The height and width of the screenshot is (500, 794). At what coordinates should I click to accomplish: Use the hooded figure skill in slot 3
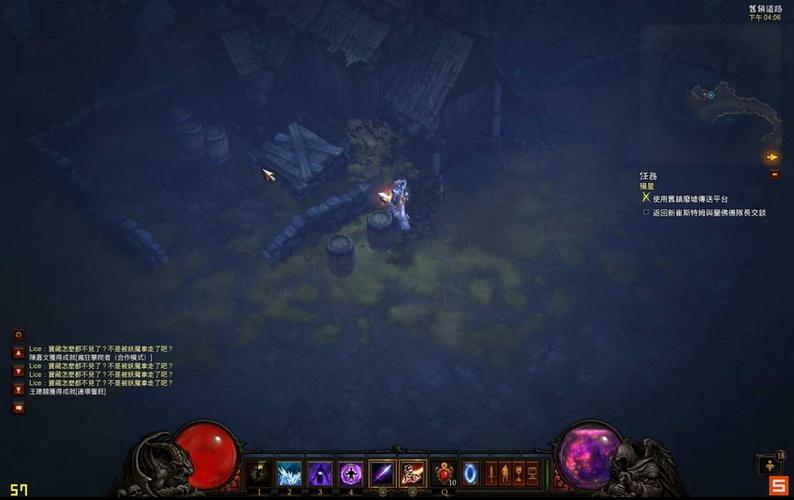[320, 473]
